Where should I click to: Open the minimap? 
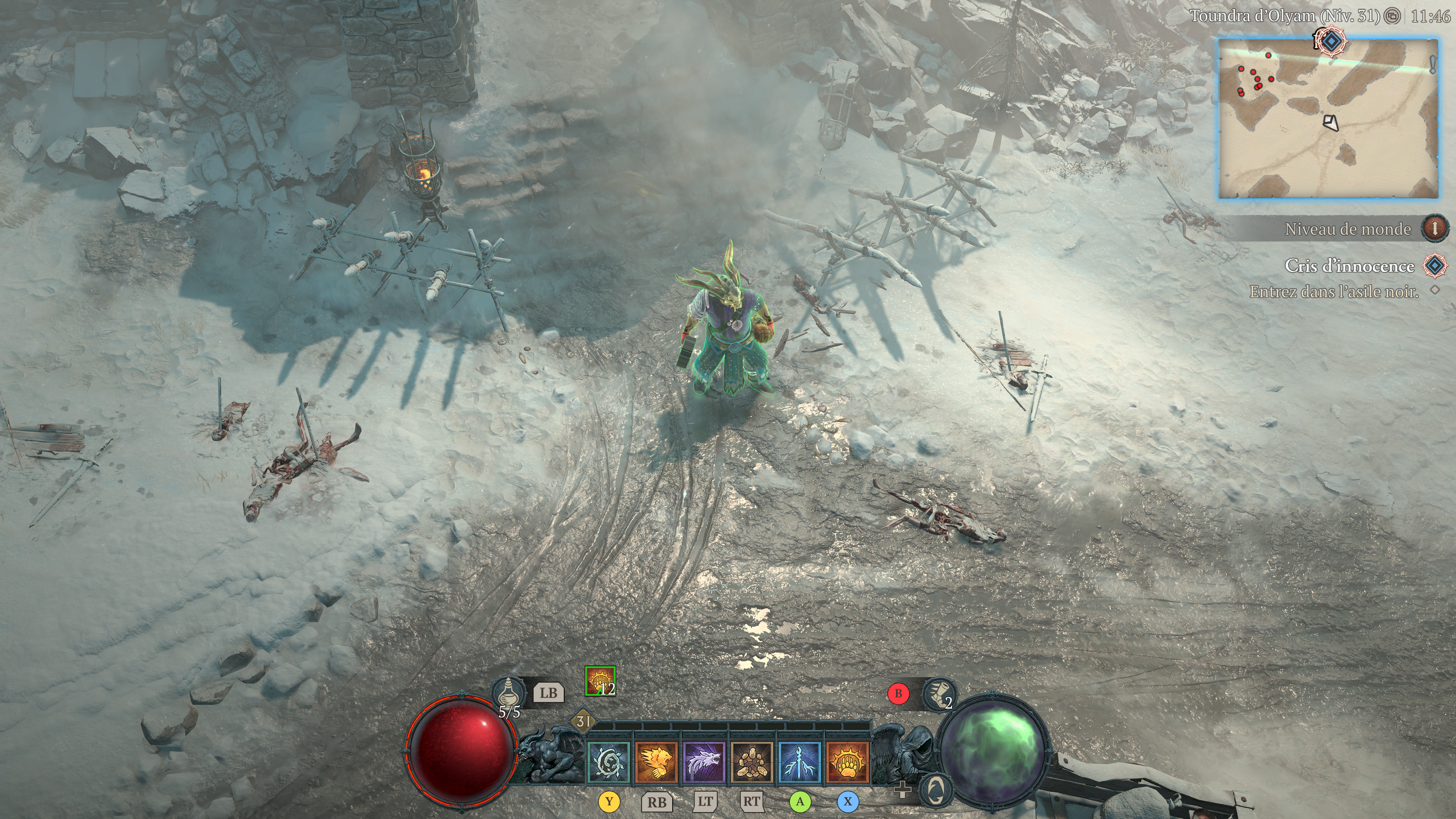pos(1328,119)
